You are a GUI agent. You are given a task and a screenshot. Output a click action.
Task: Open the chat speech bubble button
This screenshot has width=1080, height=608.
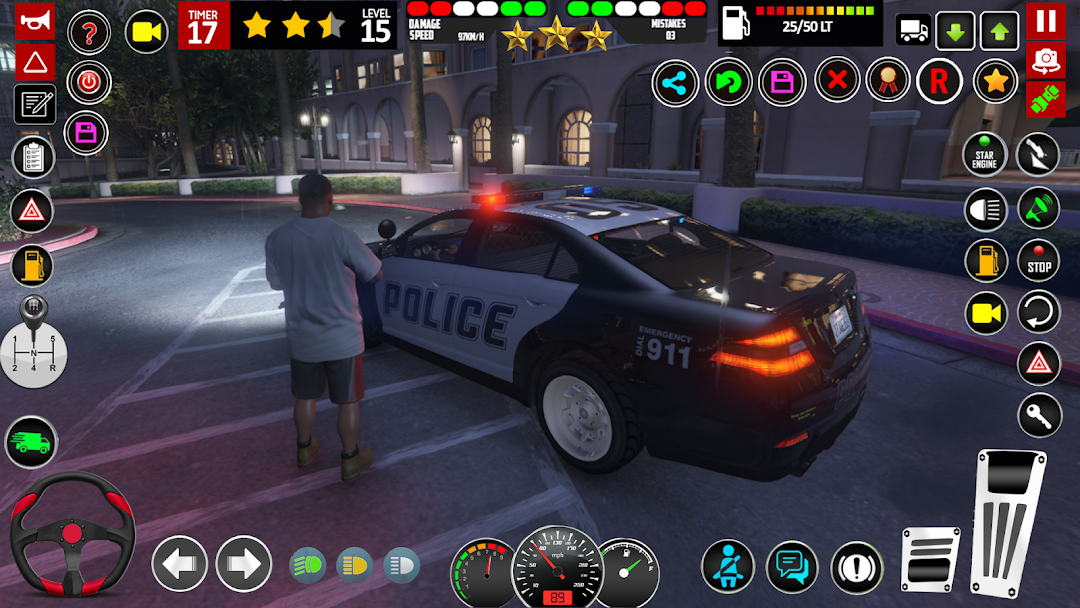792,567
